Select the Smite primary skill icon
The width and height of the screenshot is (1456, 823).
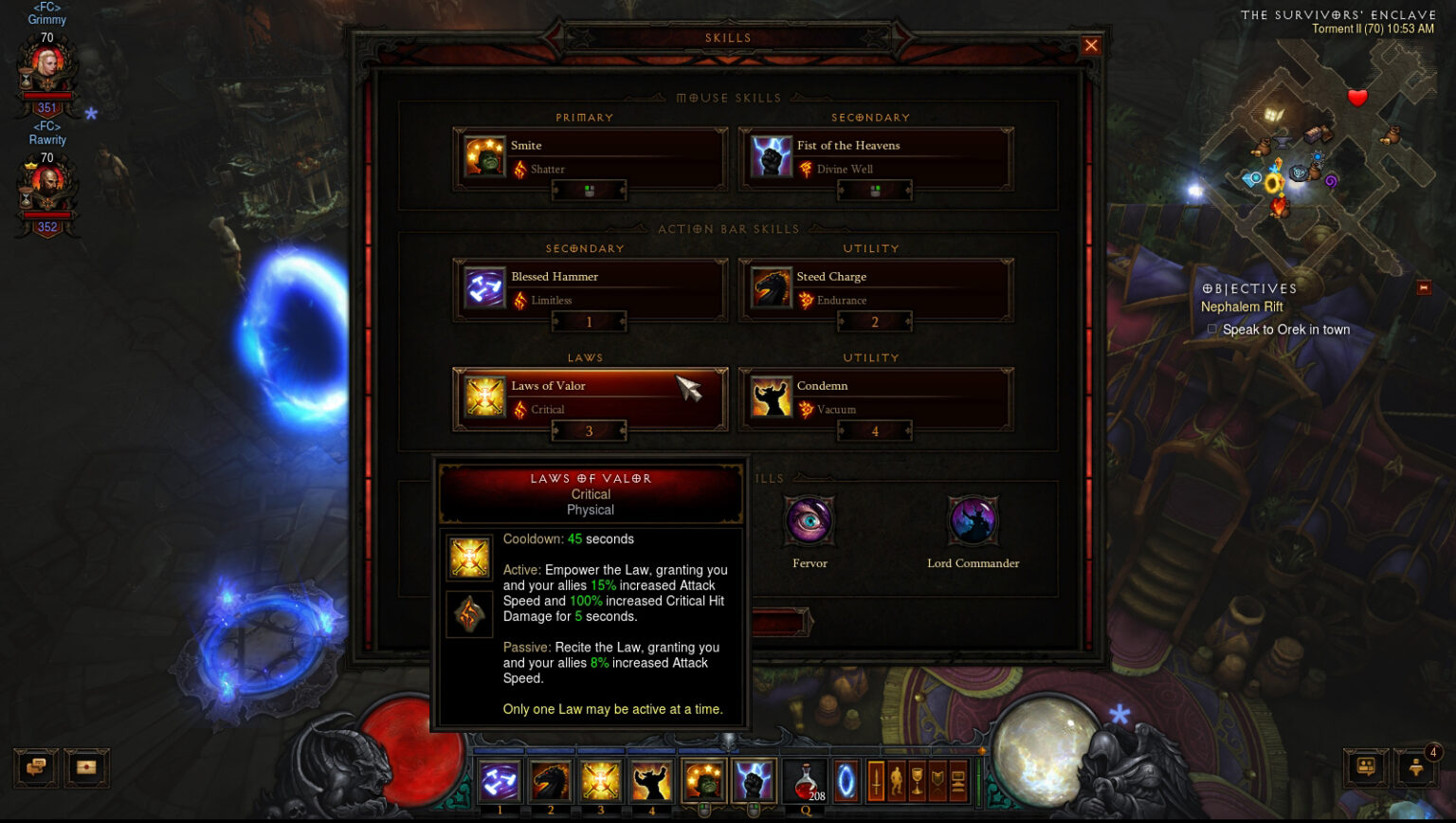[484, 156]
